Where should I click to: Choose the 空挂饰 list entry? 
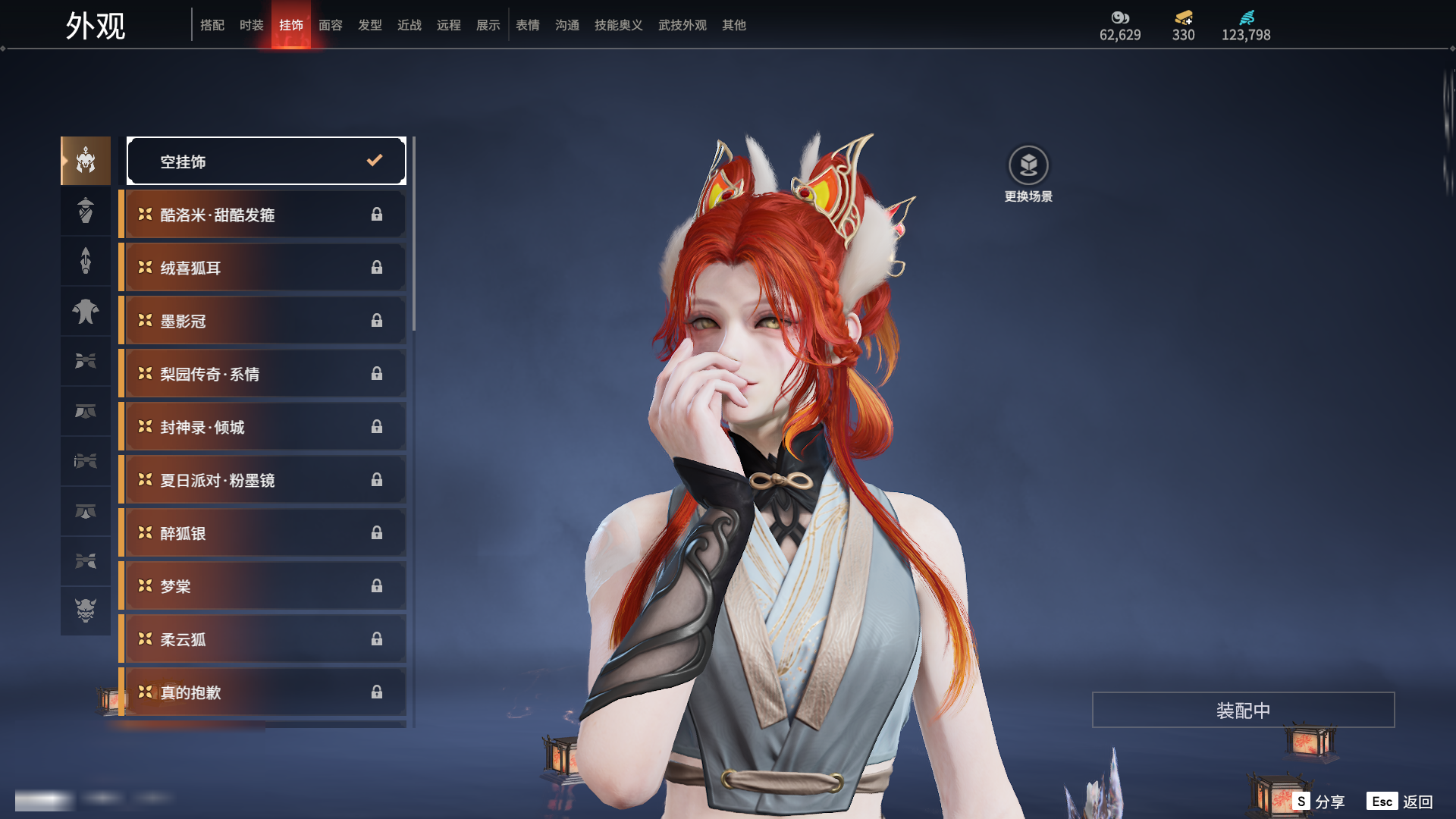[266, 161]
